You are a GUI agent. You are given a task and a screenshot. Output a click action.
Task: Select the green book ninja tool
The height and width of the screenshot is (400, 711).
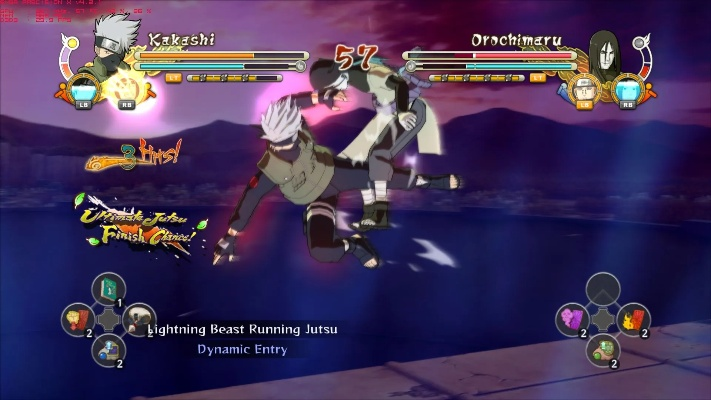click(107, 290)
